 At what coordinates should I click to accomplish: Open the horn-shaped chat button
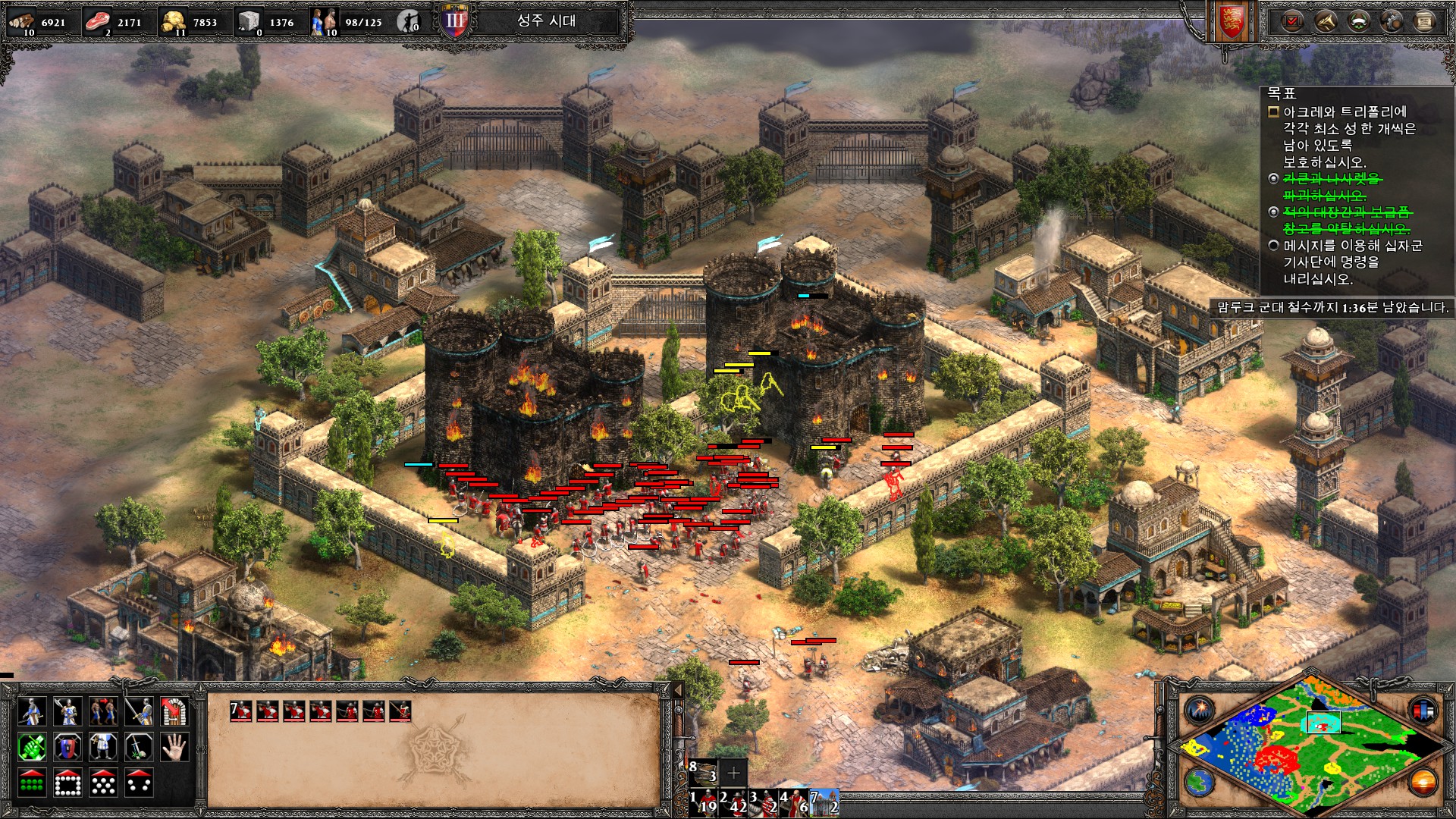[x=1325, y=21]
